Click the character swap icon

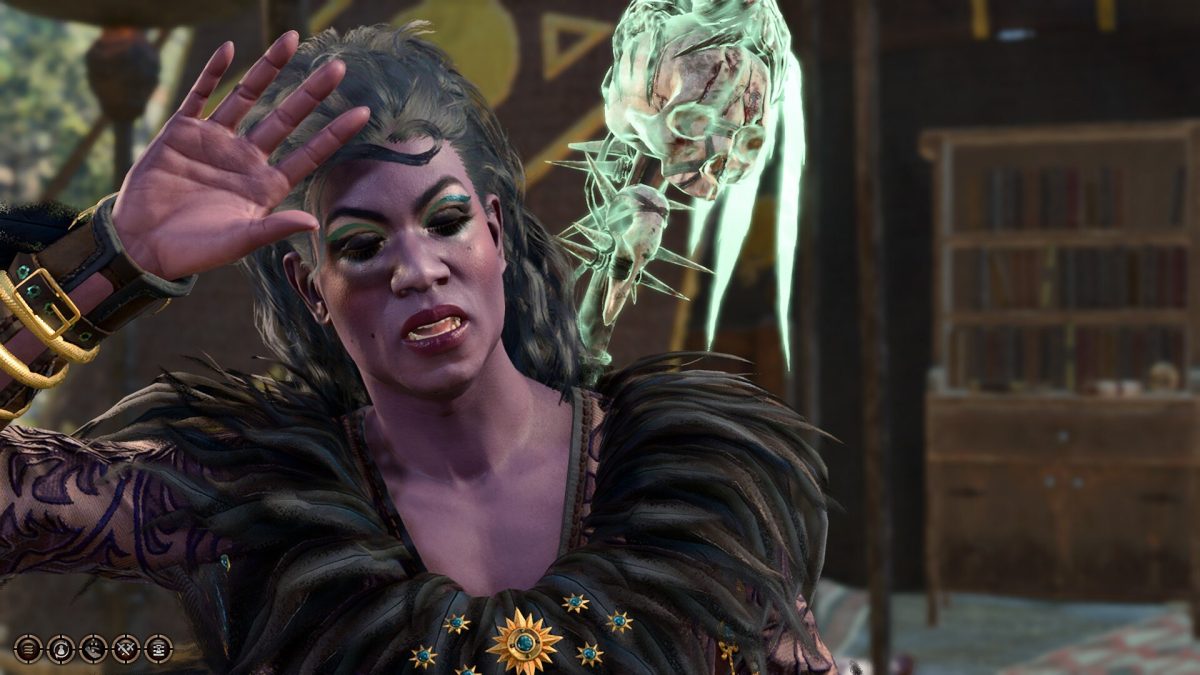(x=60, y=648)
